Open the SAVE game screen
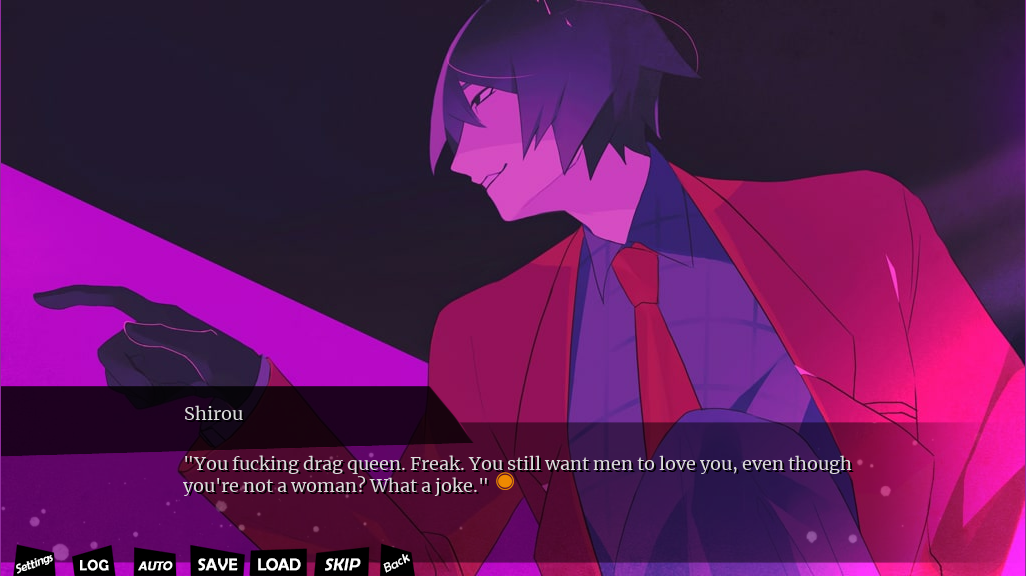1026x576 pixels. [x=217, y=564]
